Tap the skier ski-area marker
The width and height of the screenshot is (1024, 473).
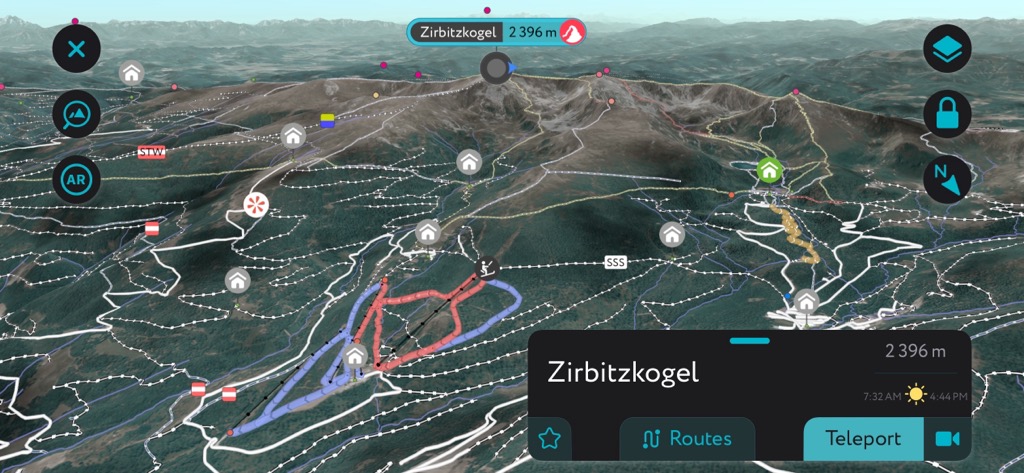pos(488,267)
